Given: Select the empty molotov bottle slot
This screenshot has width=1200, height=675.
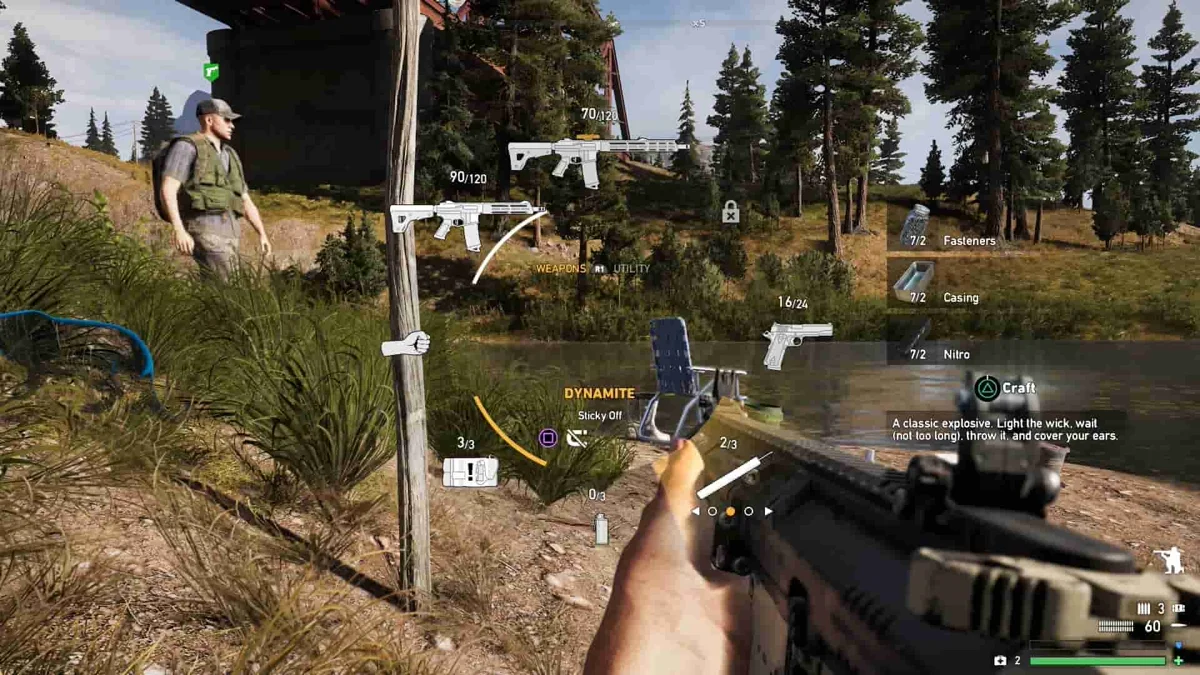Looking at the screenshot, I should [601, 528].
